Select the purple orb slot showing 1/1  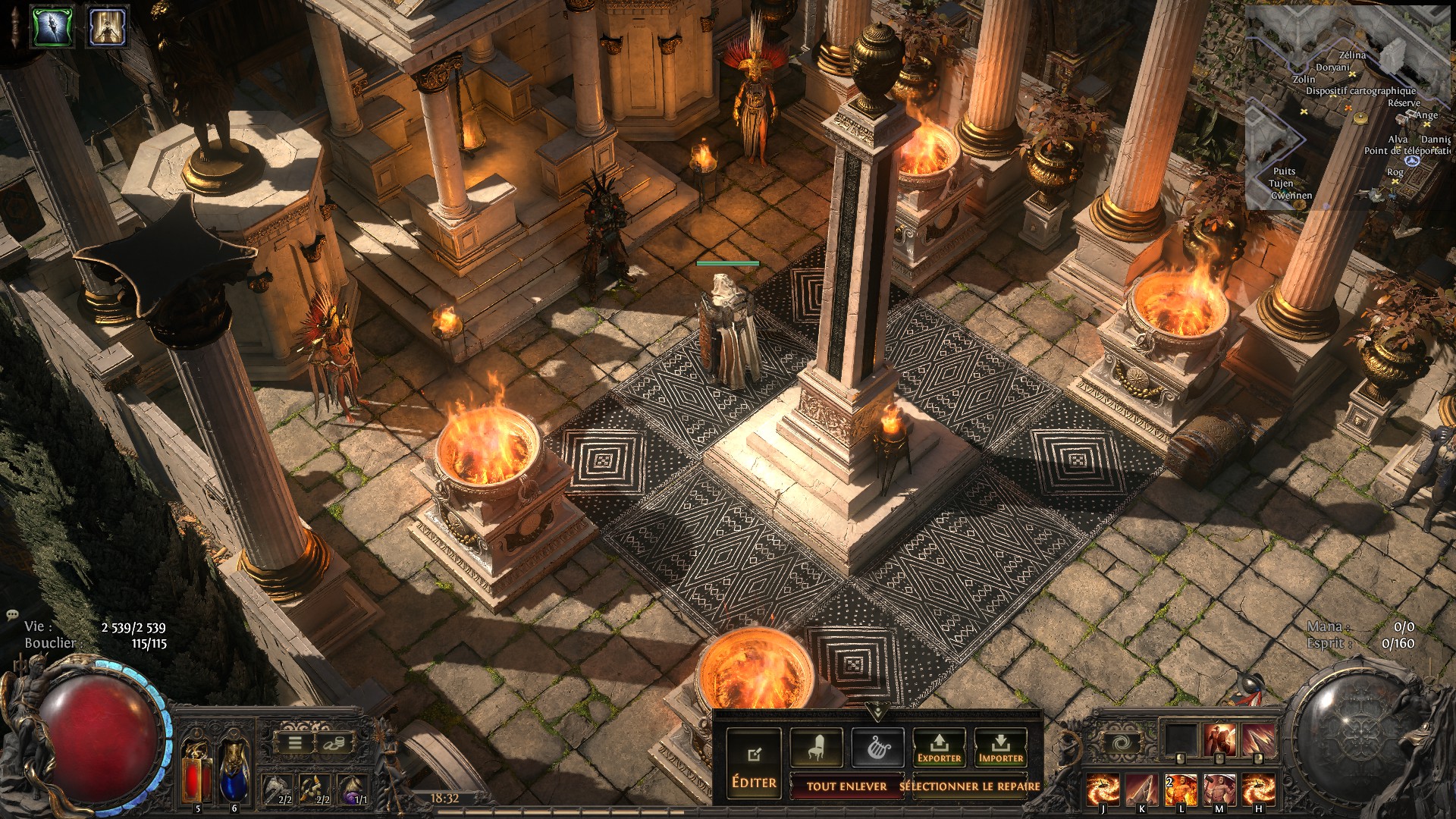(x=353, y=790)
